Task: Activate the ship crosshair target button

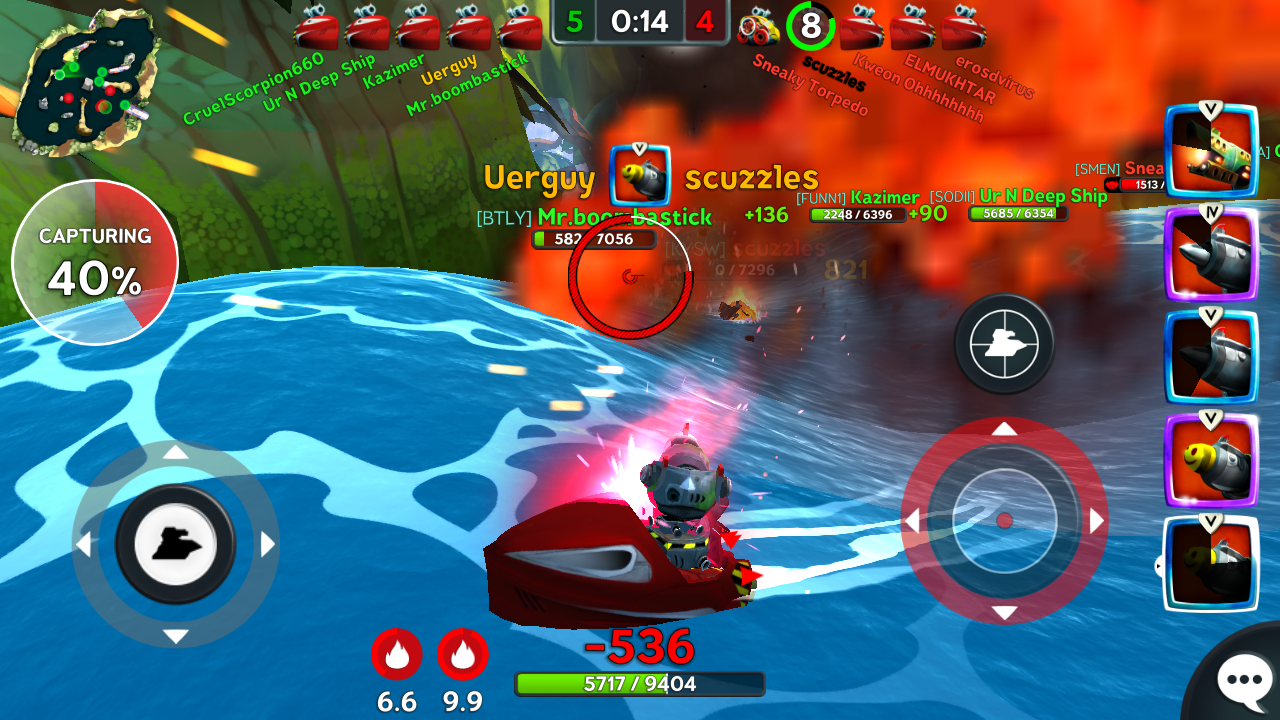Action: (1003, 343)
